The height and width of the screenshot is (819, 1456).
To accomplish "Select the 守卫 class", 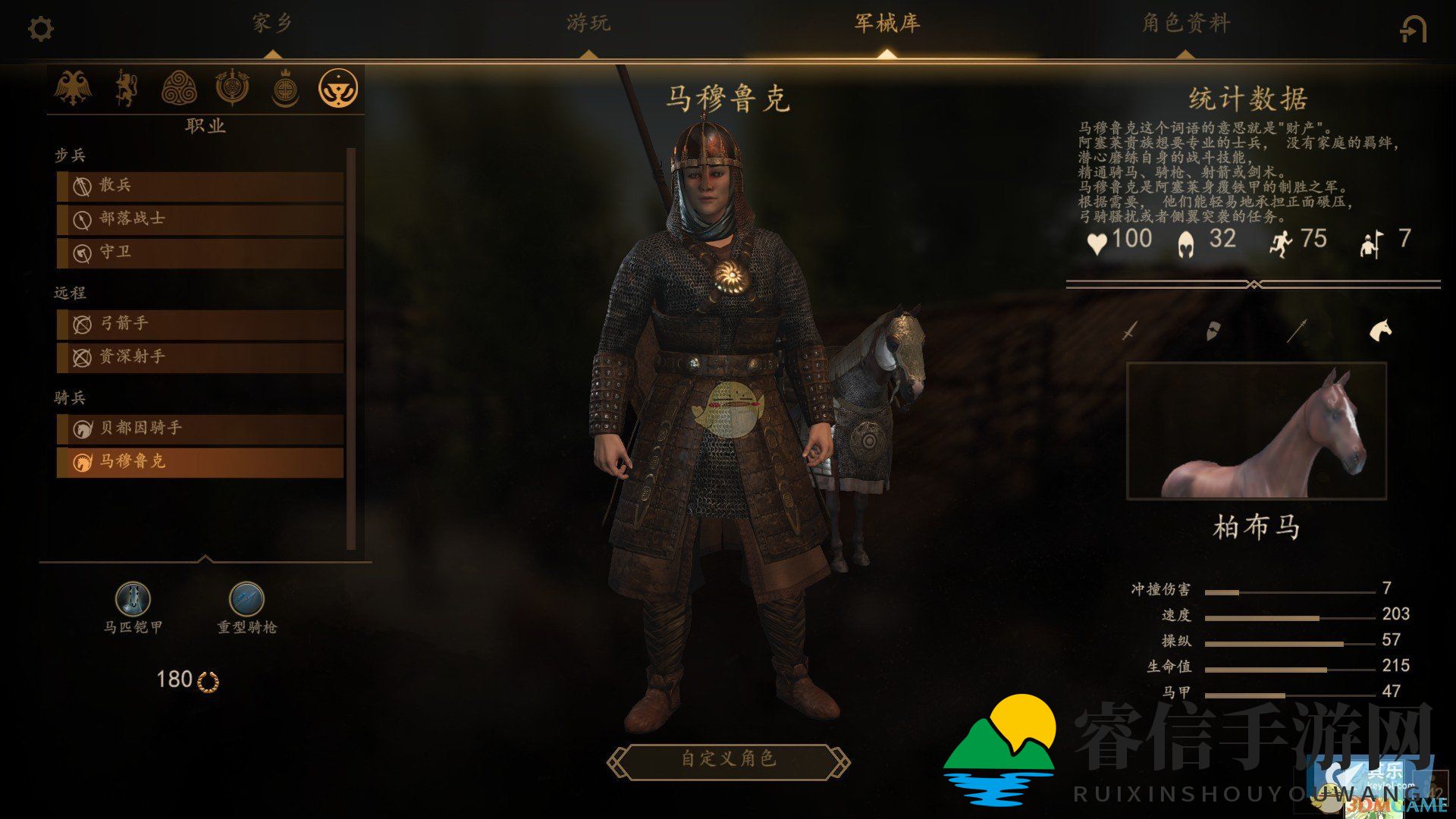I will pyautogui.click(x=200, y=253).
